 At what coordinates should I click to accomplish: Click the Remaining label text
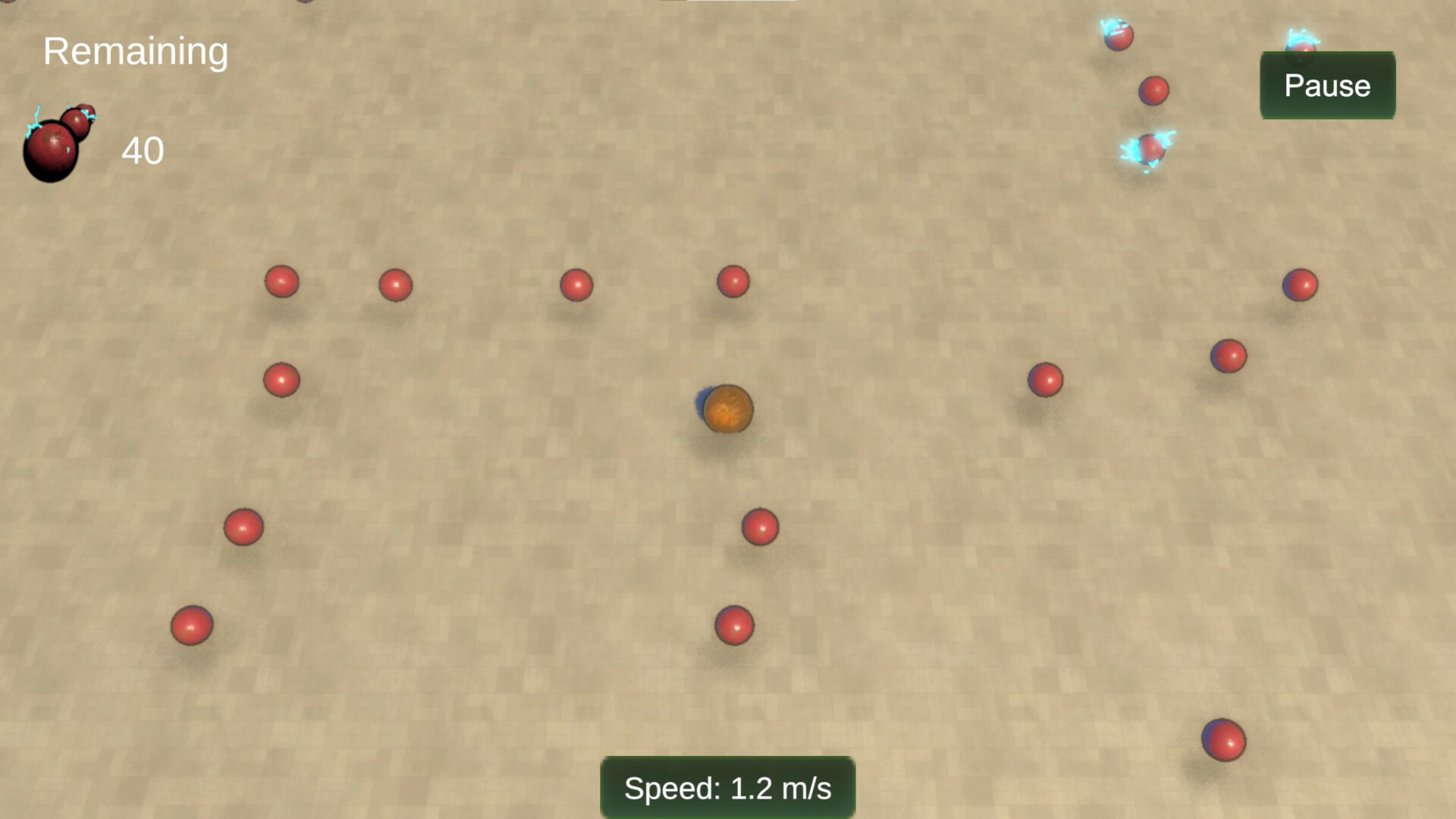point(136,51)
